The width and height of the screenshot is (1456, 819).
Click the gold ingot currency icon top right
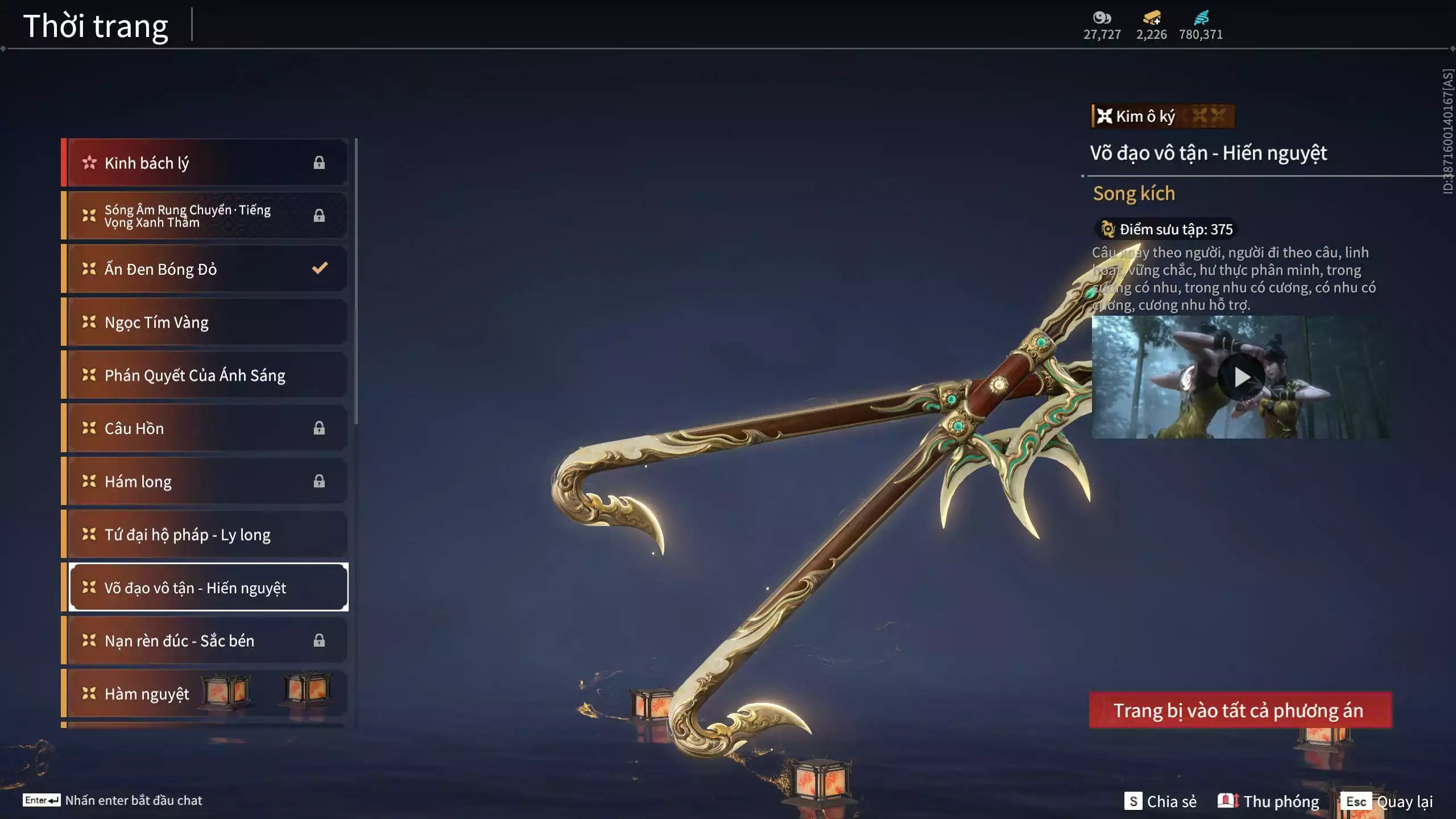[x=1151, y=18]
